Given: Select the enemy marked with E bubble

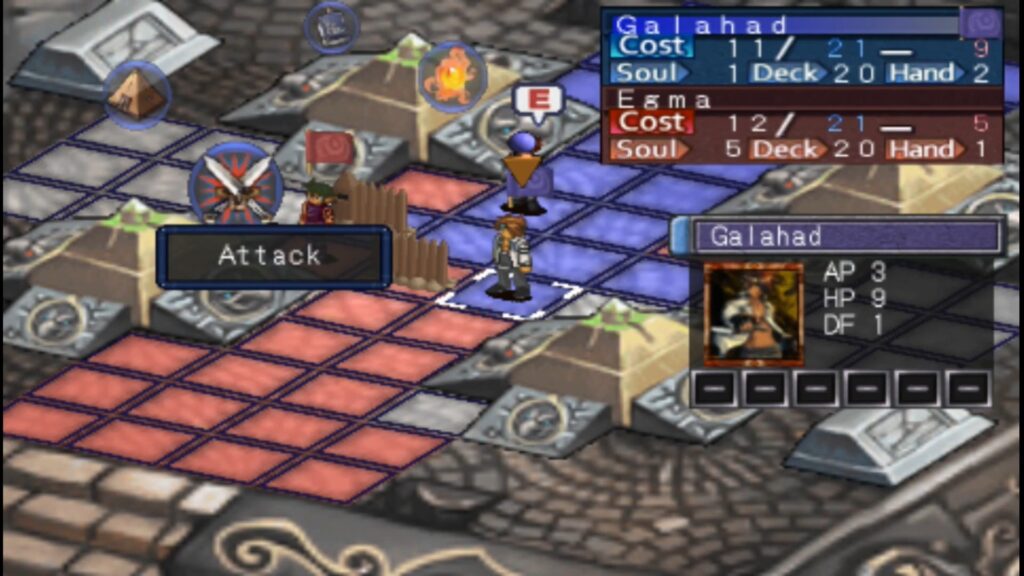Looking at the screenshot, I should [x=526, y=170].
